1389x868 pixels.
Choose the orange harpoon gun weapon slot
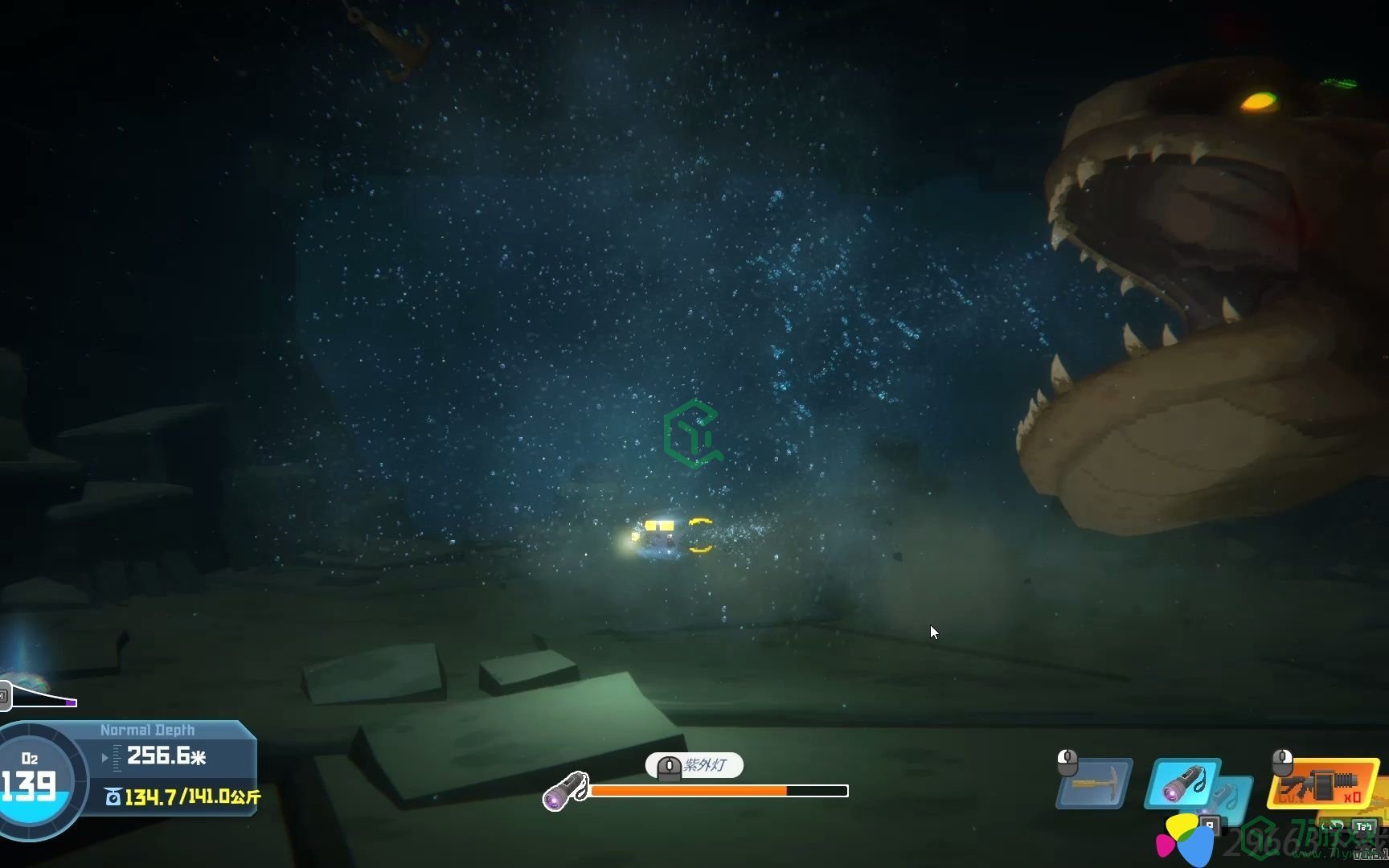[x=1322, y=783]
